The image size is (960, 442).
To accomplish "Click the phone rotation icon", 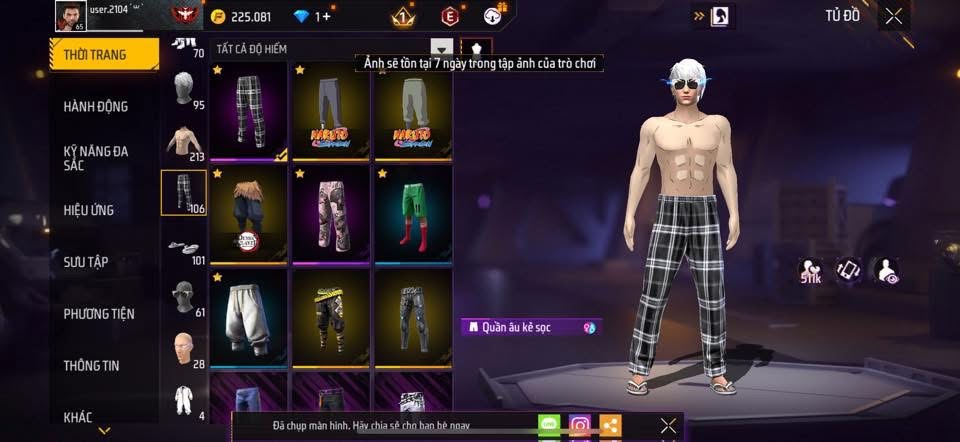I will (848, 270).
